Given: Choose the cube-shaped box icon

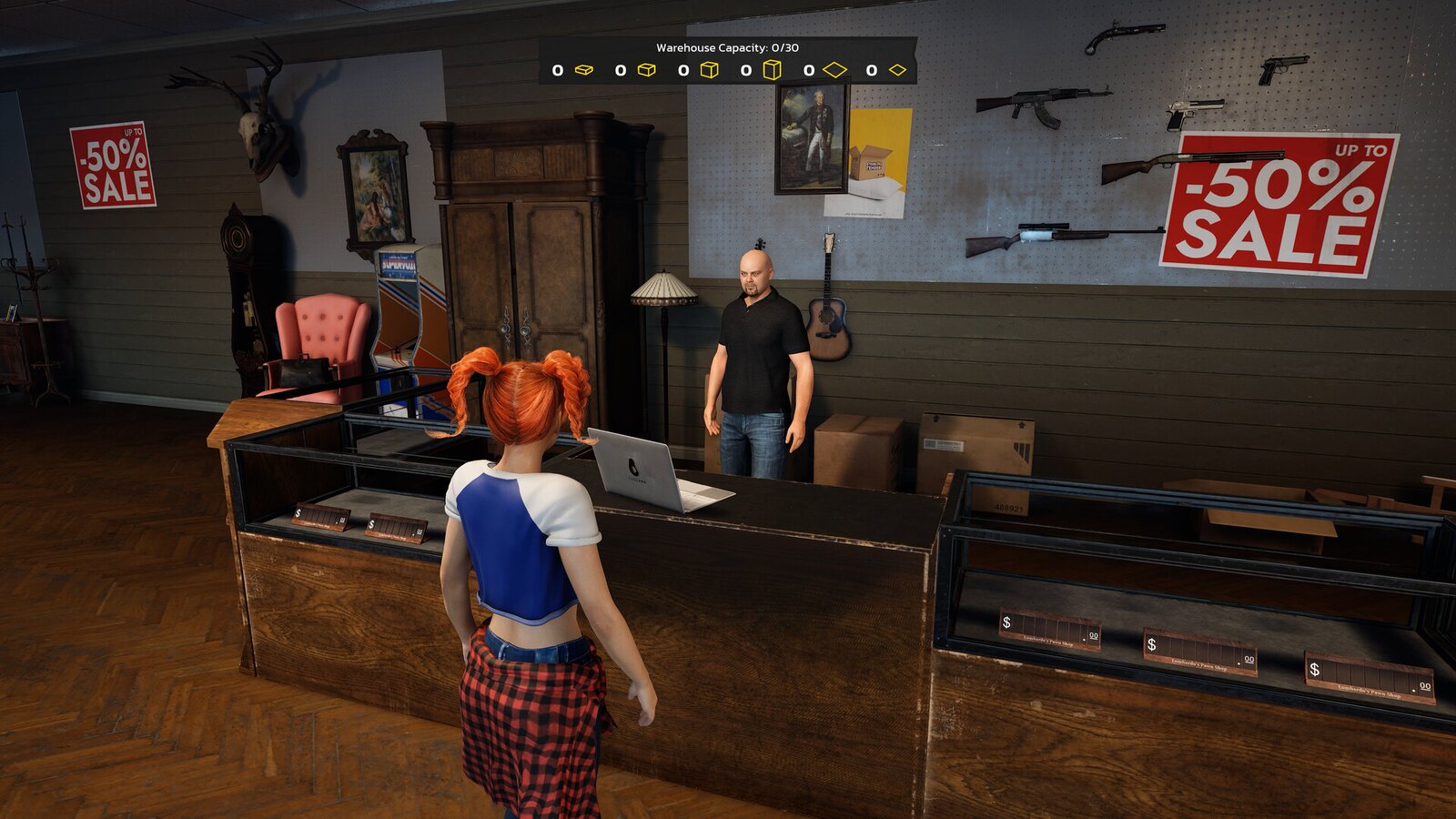Looking at the screenshot, I should click(x=710, y=70).
